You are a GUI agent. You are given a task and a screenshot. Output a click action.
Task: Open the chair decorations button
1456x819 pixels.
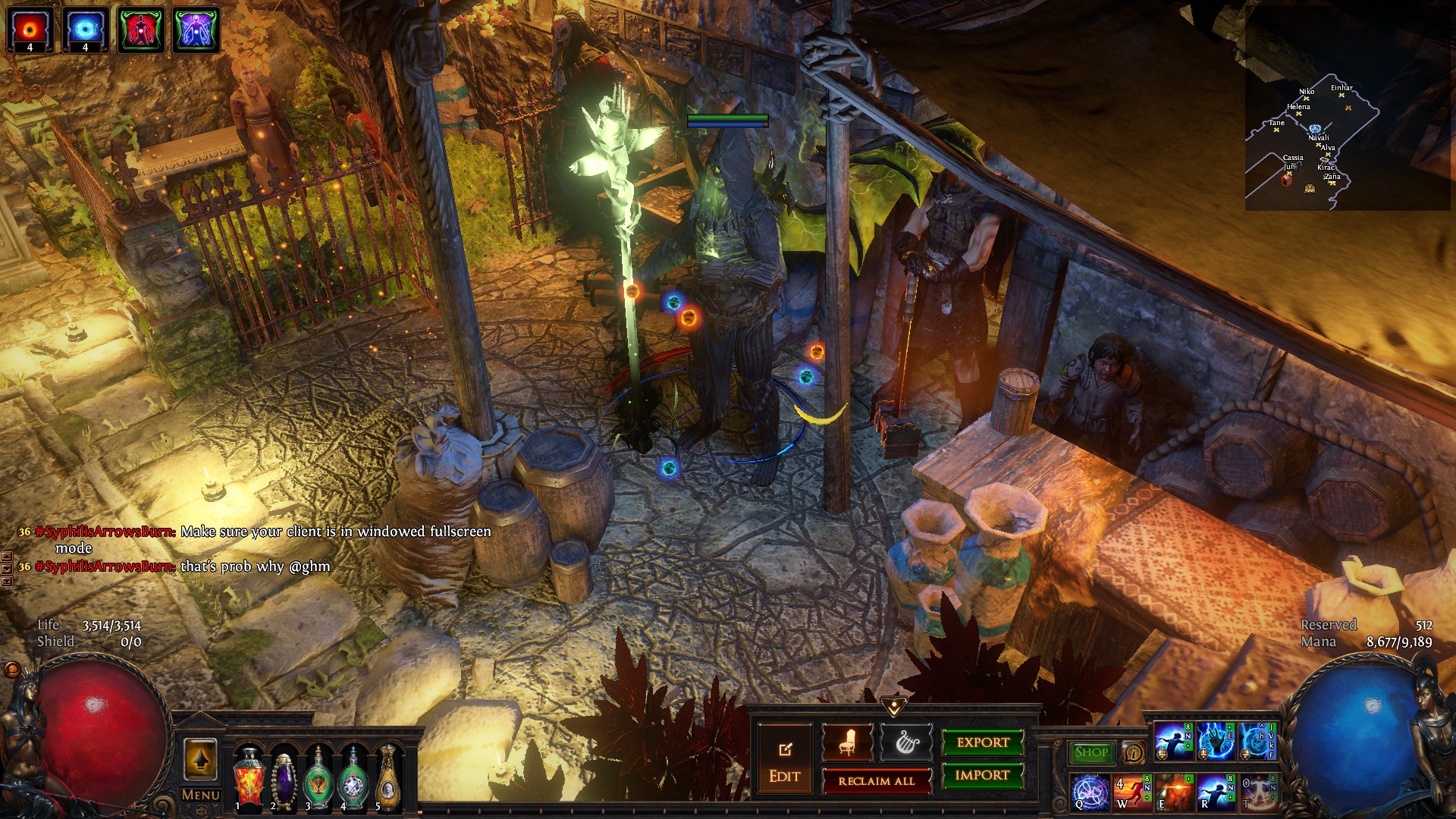click(847, 743)
